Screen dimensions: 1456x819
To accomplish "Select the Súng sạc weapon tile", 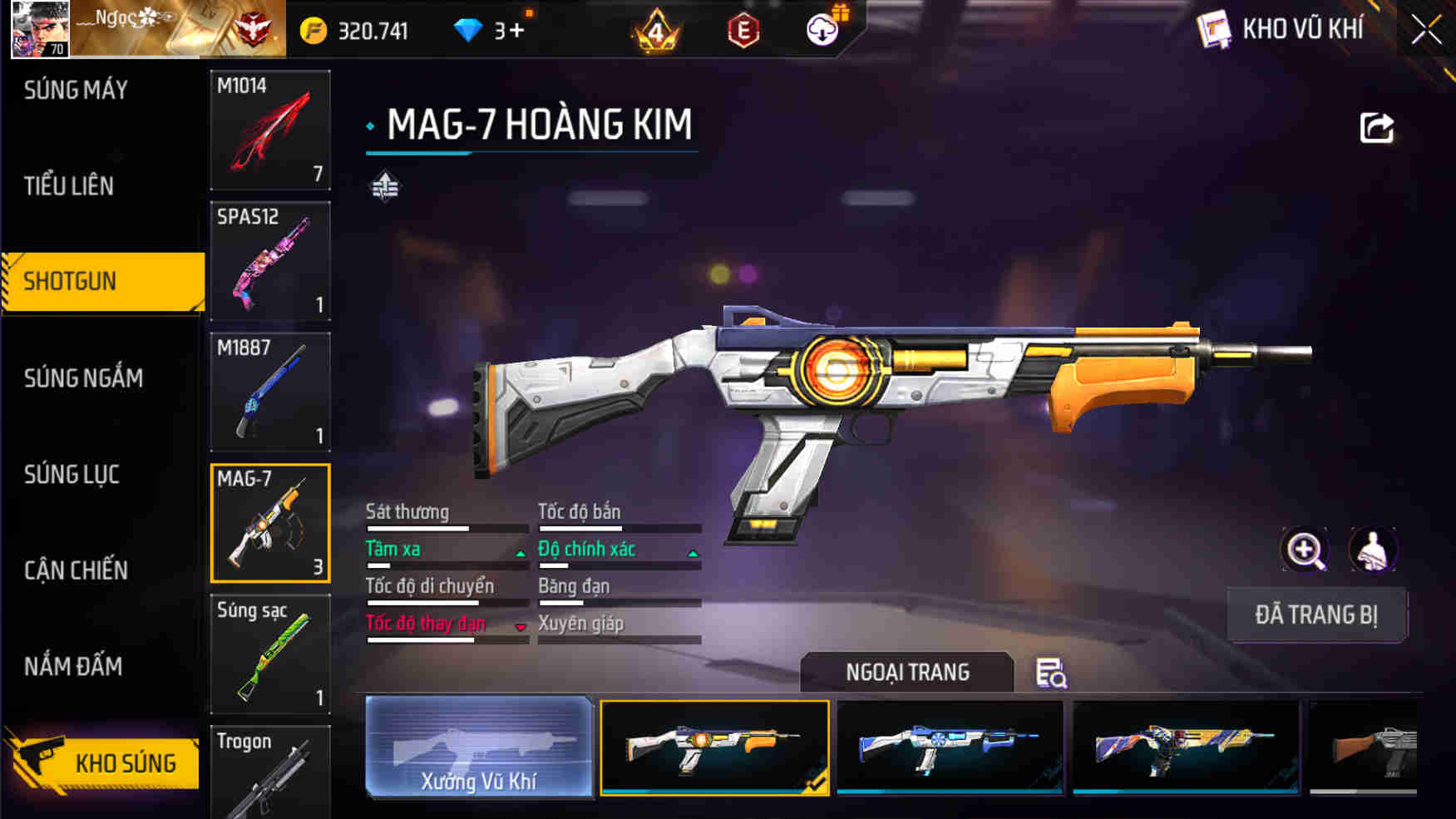I will [270, 654].
